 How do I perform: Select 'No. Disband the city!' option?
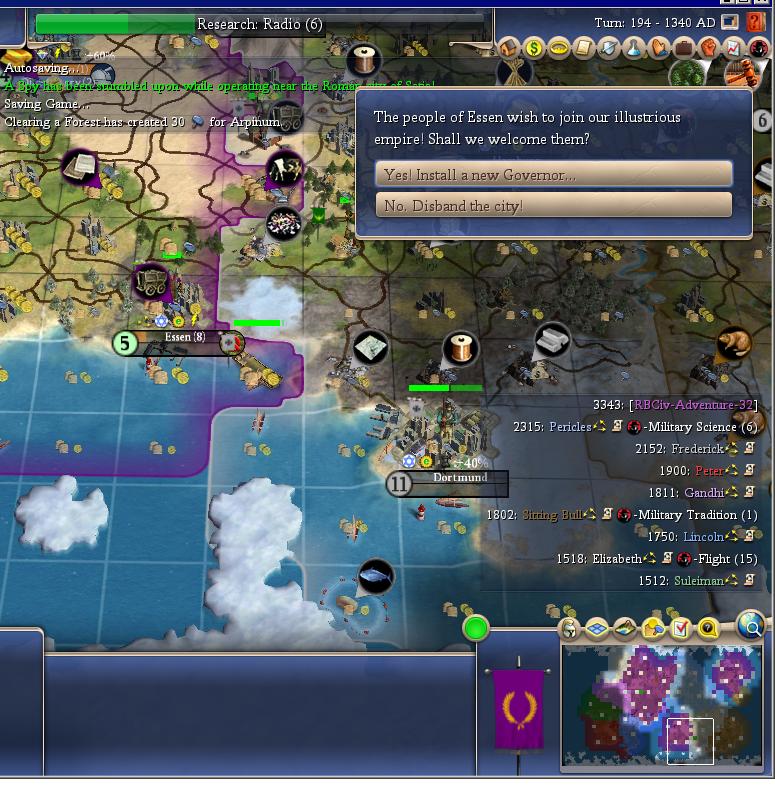(553, 205)
